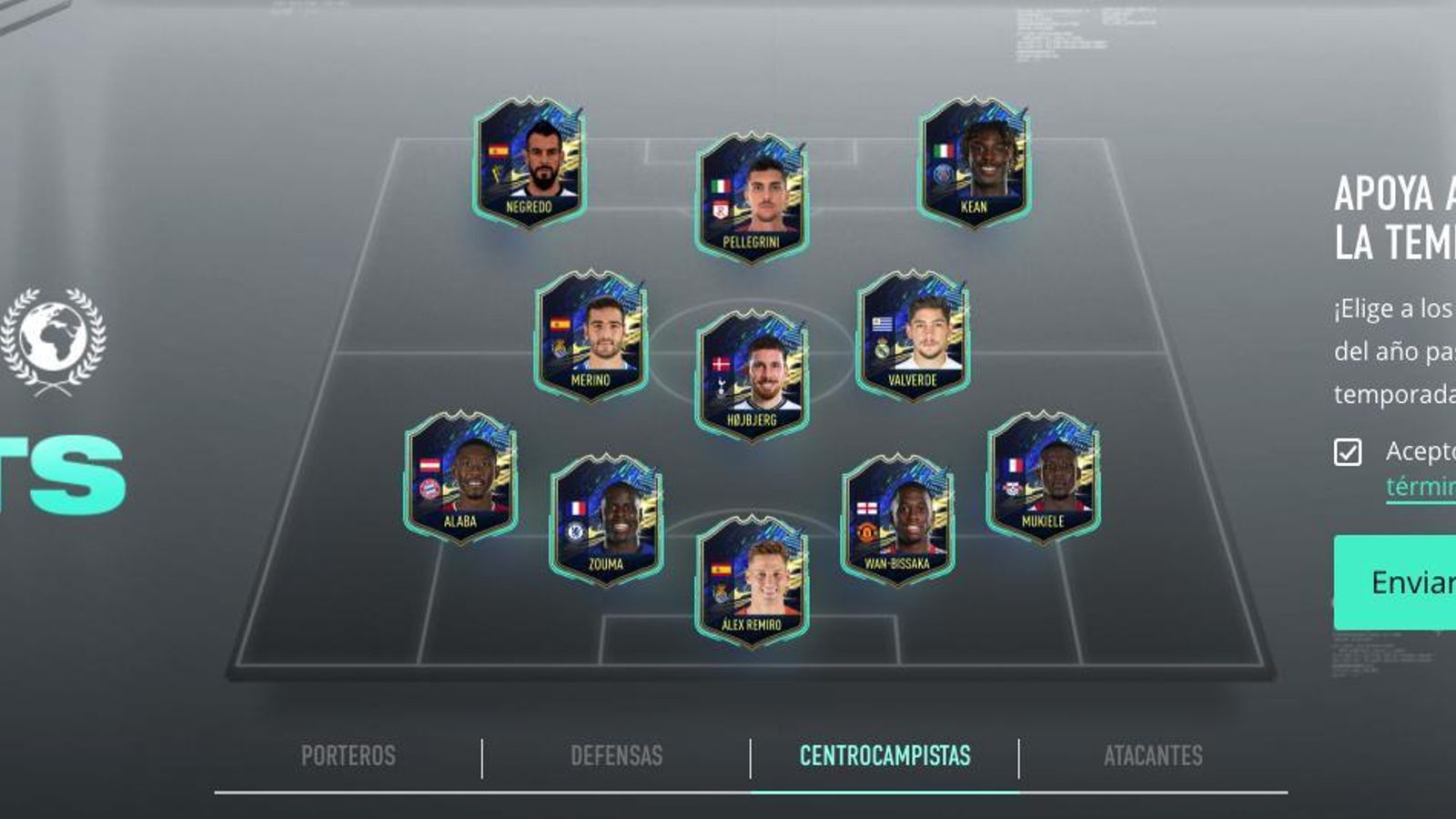This screenshot has height=819, width=1456.
Task: Open the Defensas tab
Action: (x=616, y=756)
